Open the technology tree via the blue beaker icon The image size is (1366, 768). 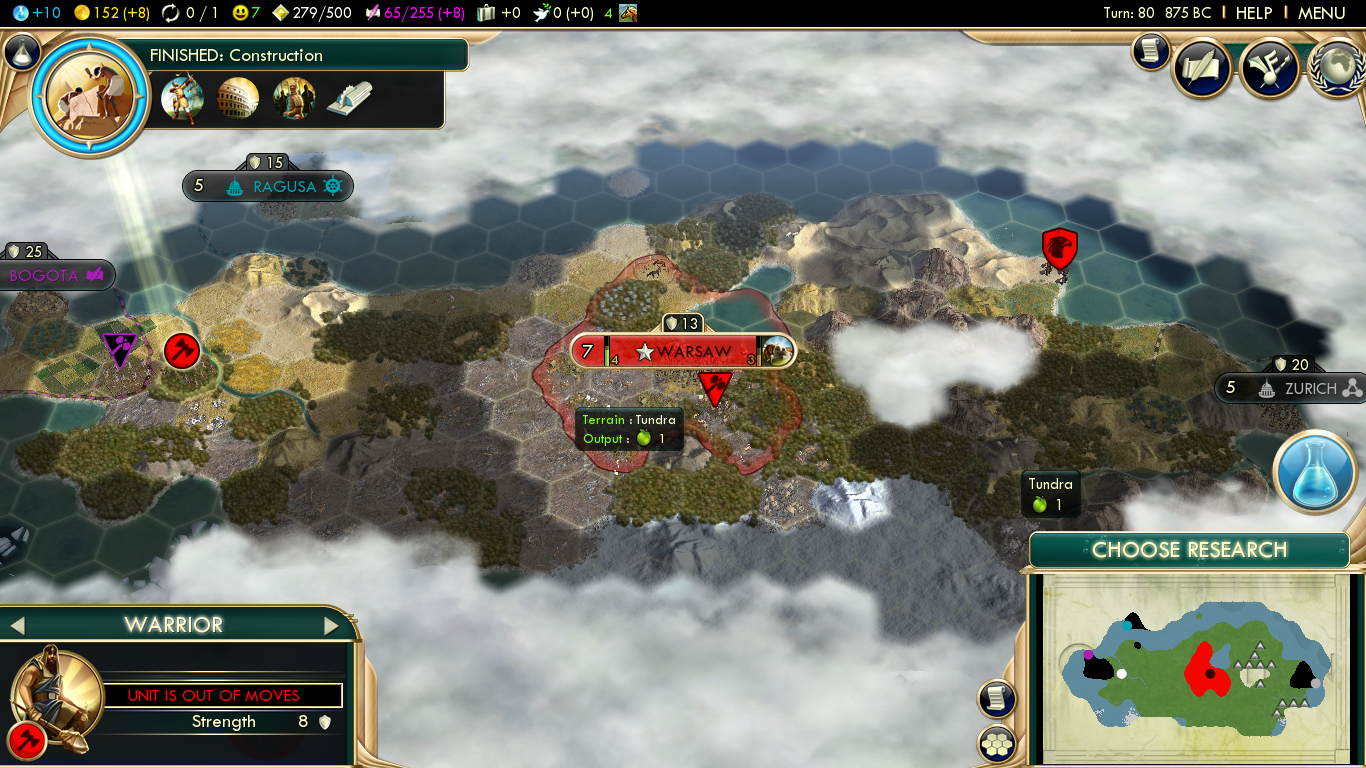tap(1315, 472)
